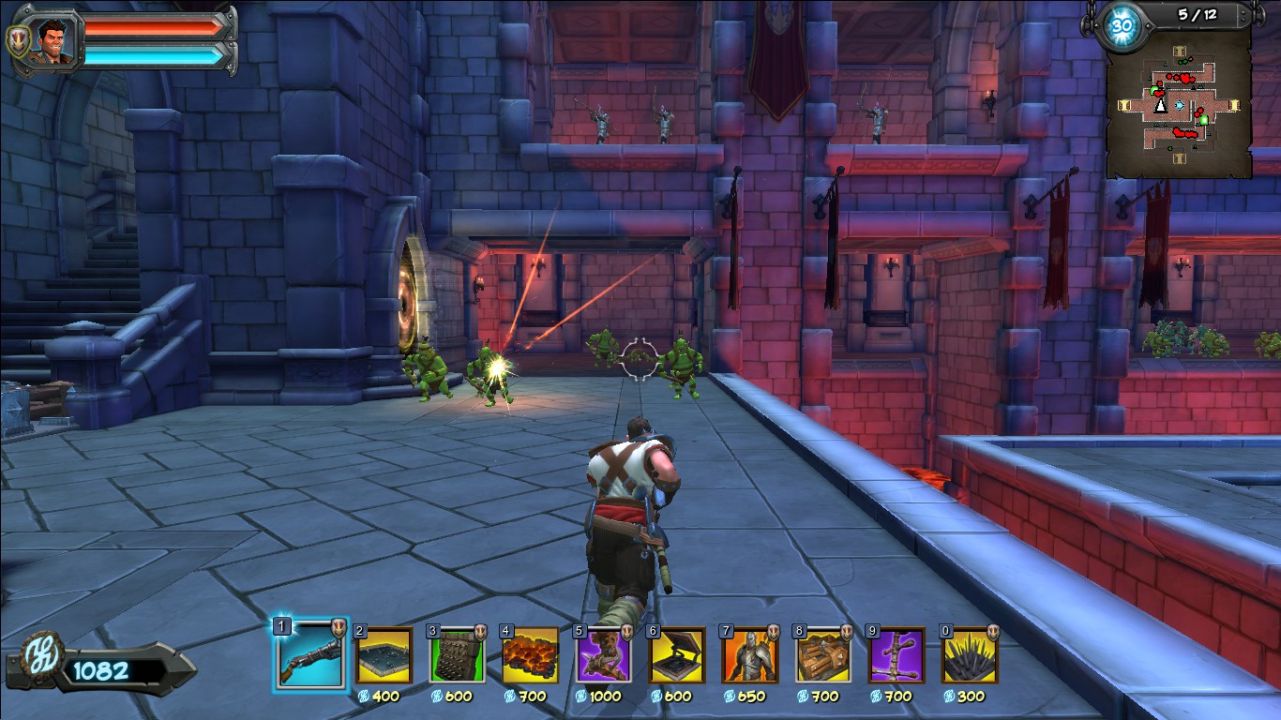
Task: Select the blunderbuss weapon in slot 1
Action: pos(310,656)
